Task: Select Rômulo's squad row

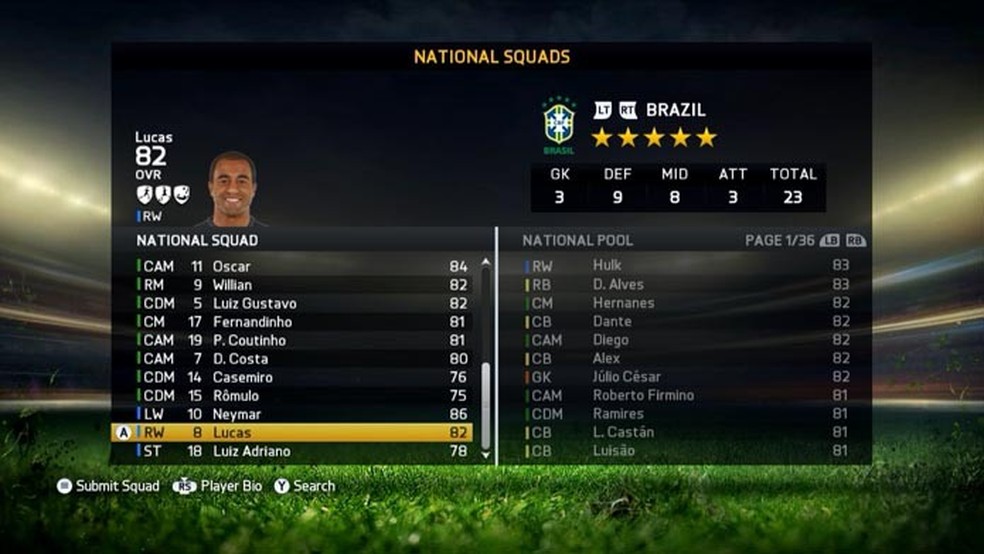Action: [300, 396]
